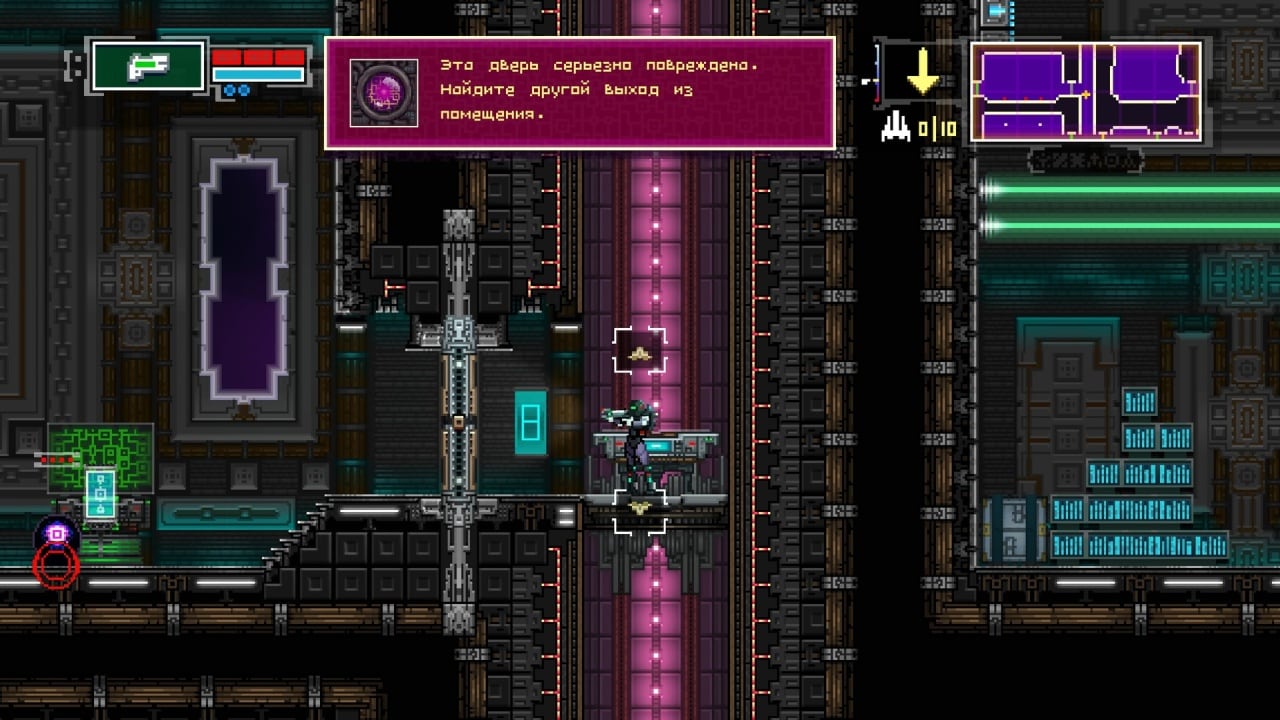Open the purple room minimap
Viewport: 1280px width, 720px height.
pyautogui.click(x=1085, y=91)
